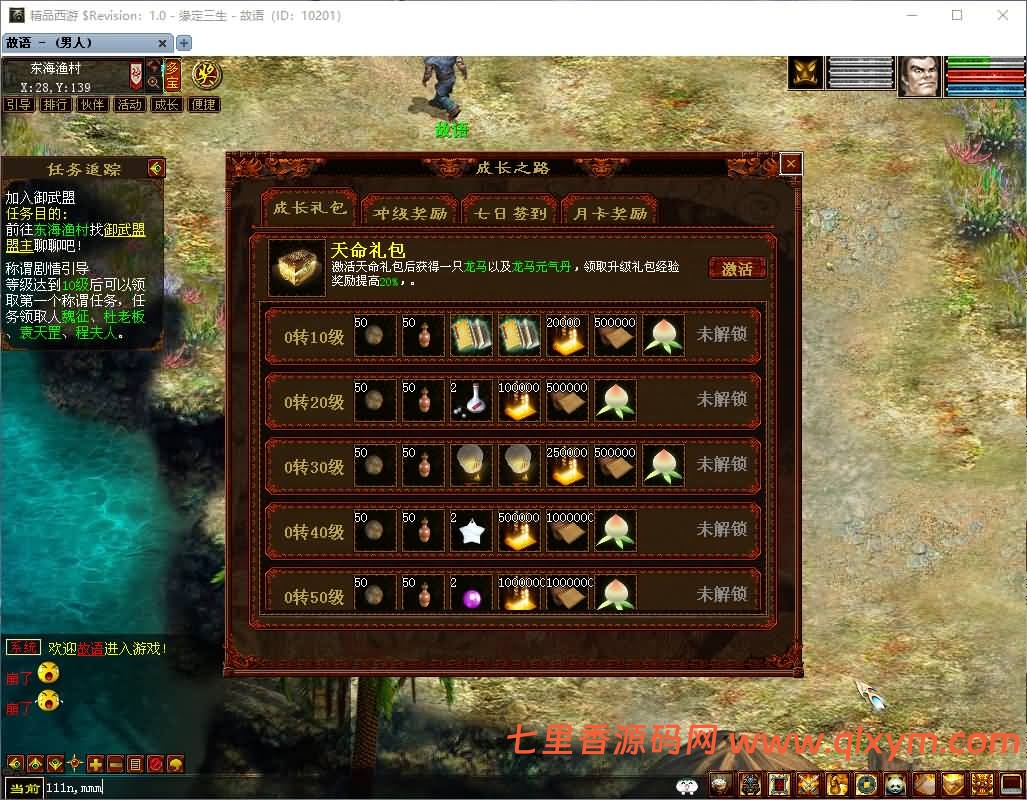Show the 成长礼包 tab
The width and height of the screenshot is (1027, 800).
click(309, 209)
